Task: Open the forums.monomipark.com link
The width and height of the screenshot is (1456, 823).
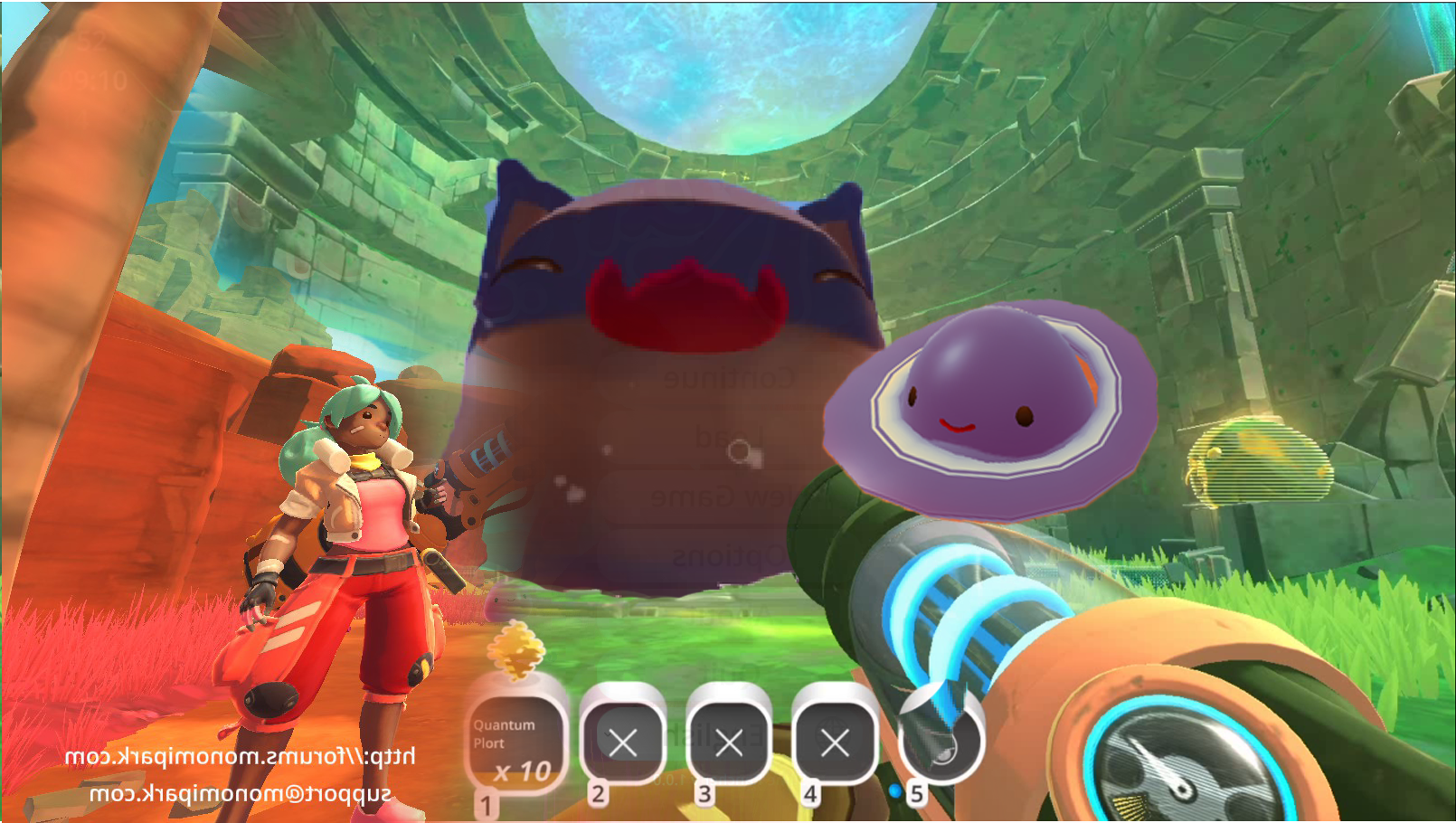Action: pos(240,756)
